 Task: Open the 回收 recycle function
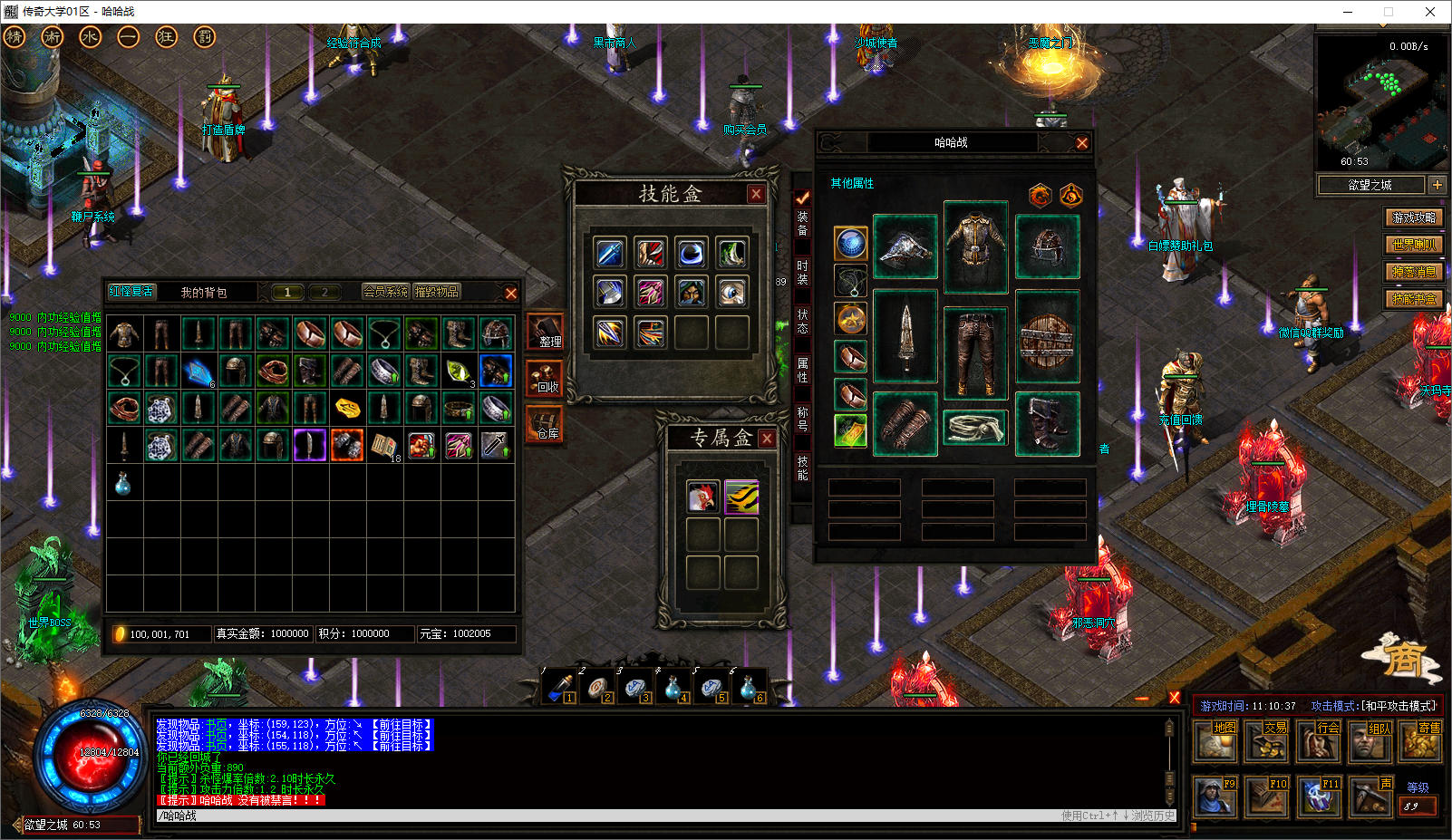[547, 378]
